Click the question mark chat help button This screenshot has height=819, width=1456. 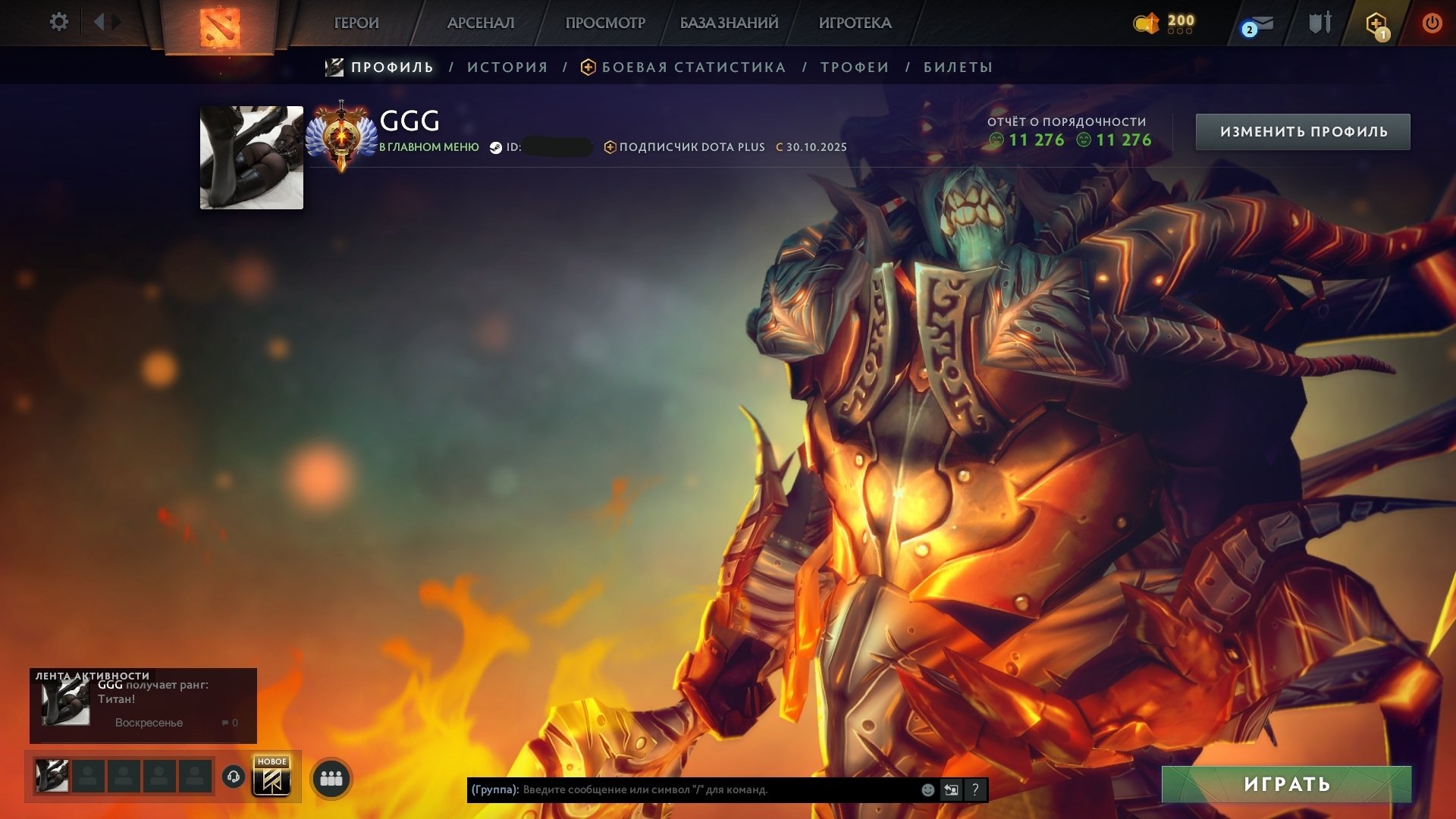click(x=975, y=790)
